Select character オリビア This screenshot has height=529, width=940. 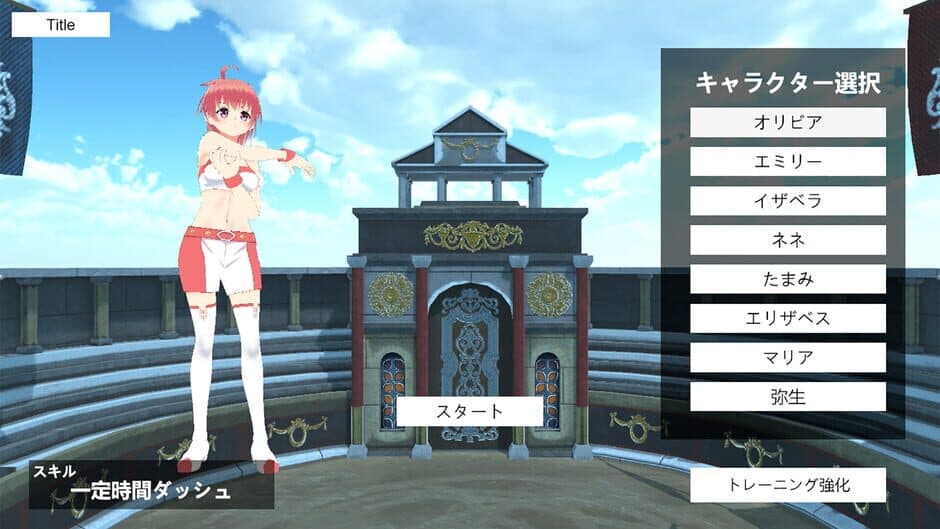tap(788, 123)
